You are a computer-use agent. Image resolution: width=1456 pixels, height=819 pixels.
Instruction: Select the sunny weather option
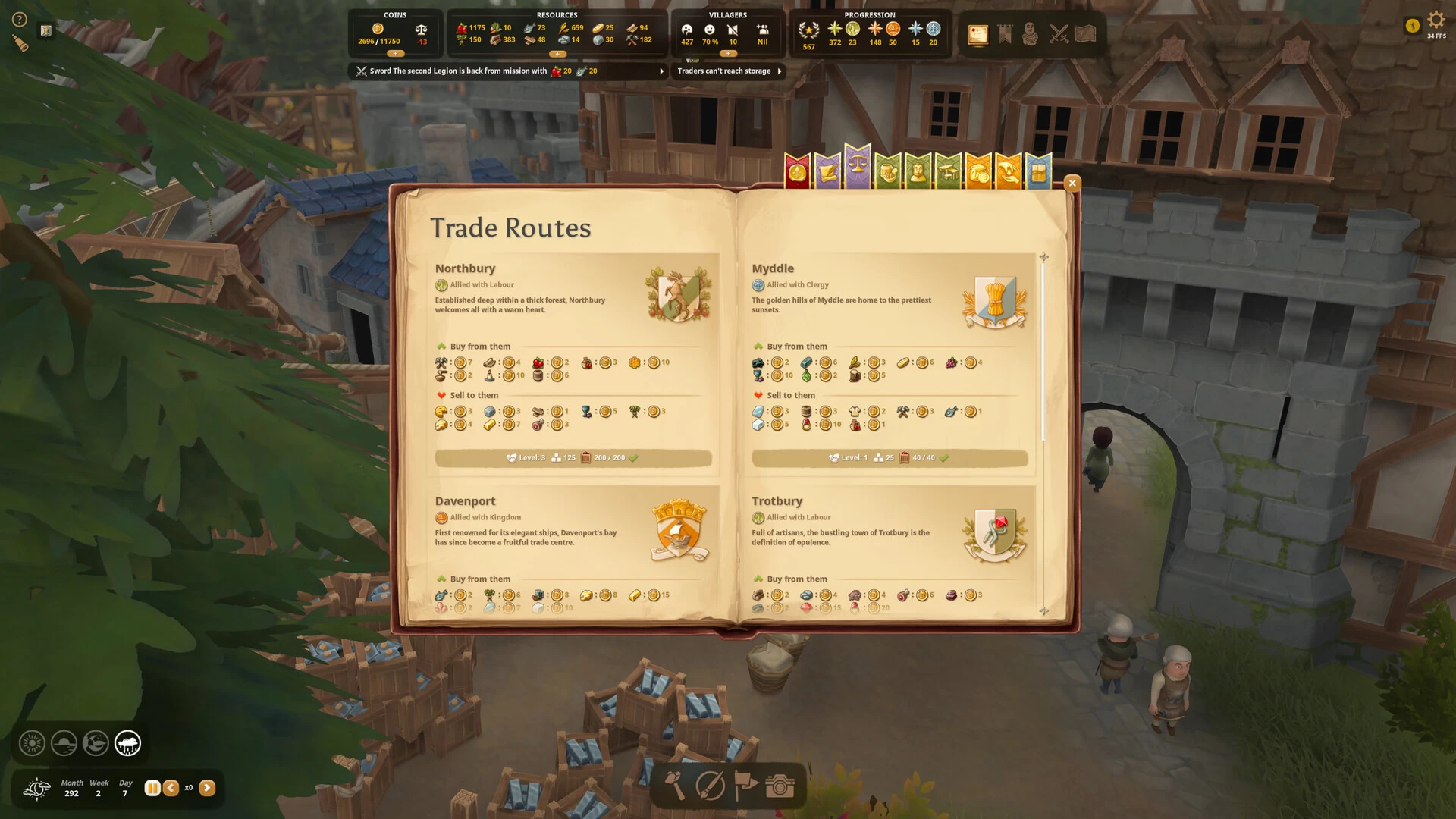coord(32,743)
